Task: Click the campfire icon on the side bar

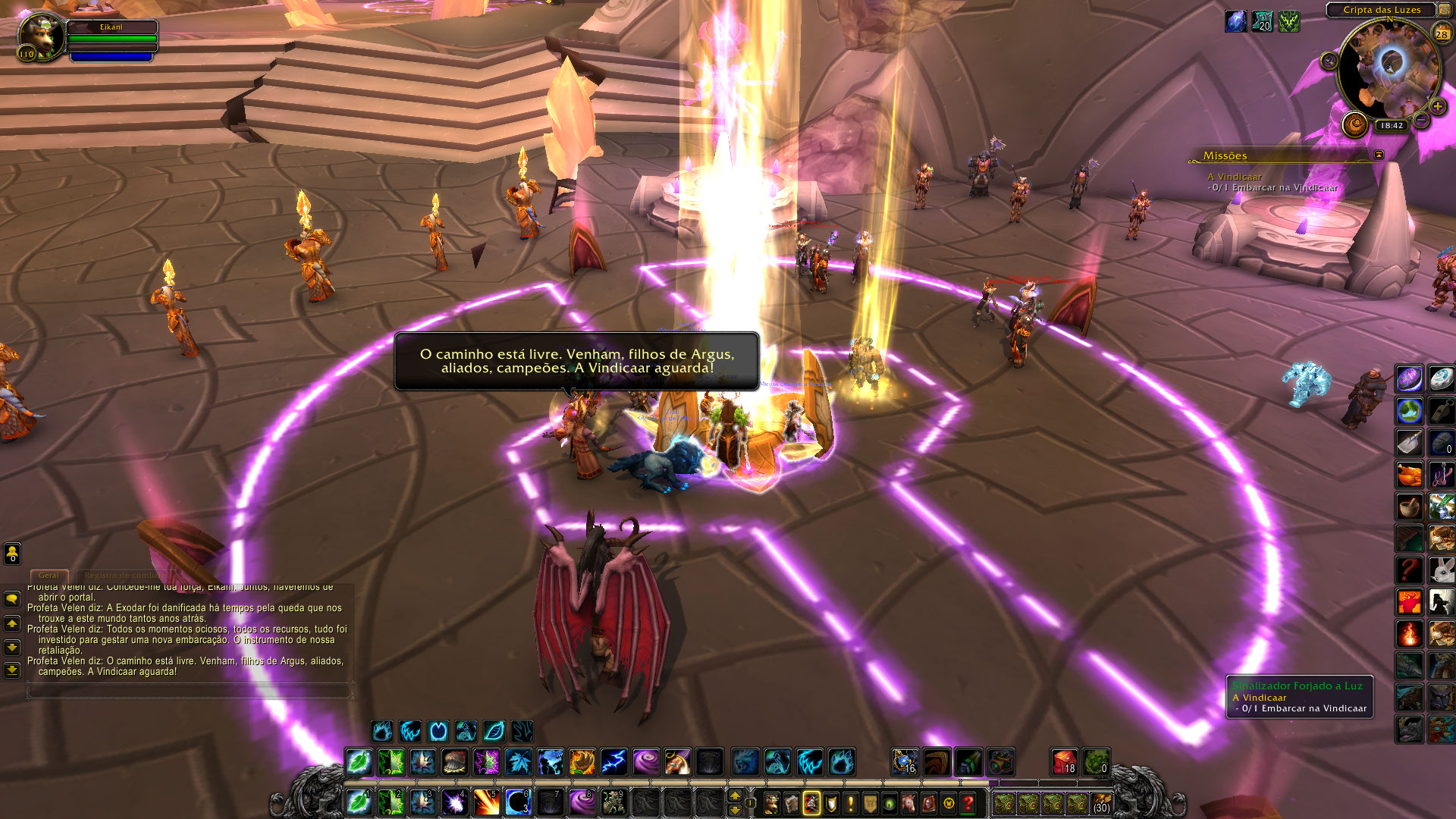Action: coord(1409,632)
